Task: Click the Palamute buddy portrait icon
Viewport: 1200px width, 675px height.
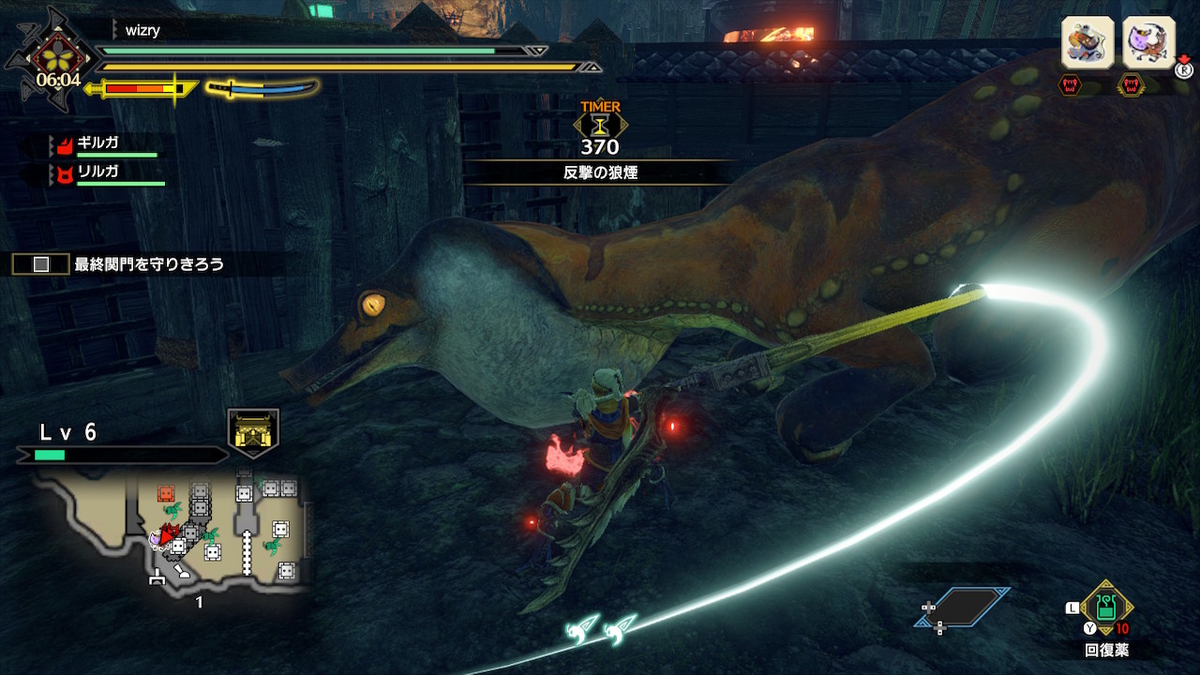Action: click(x=1086, y=43)
